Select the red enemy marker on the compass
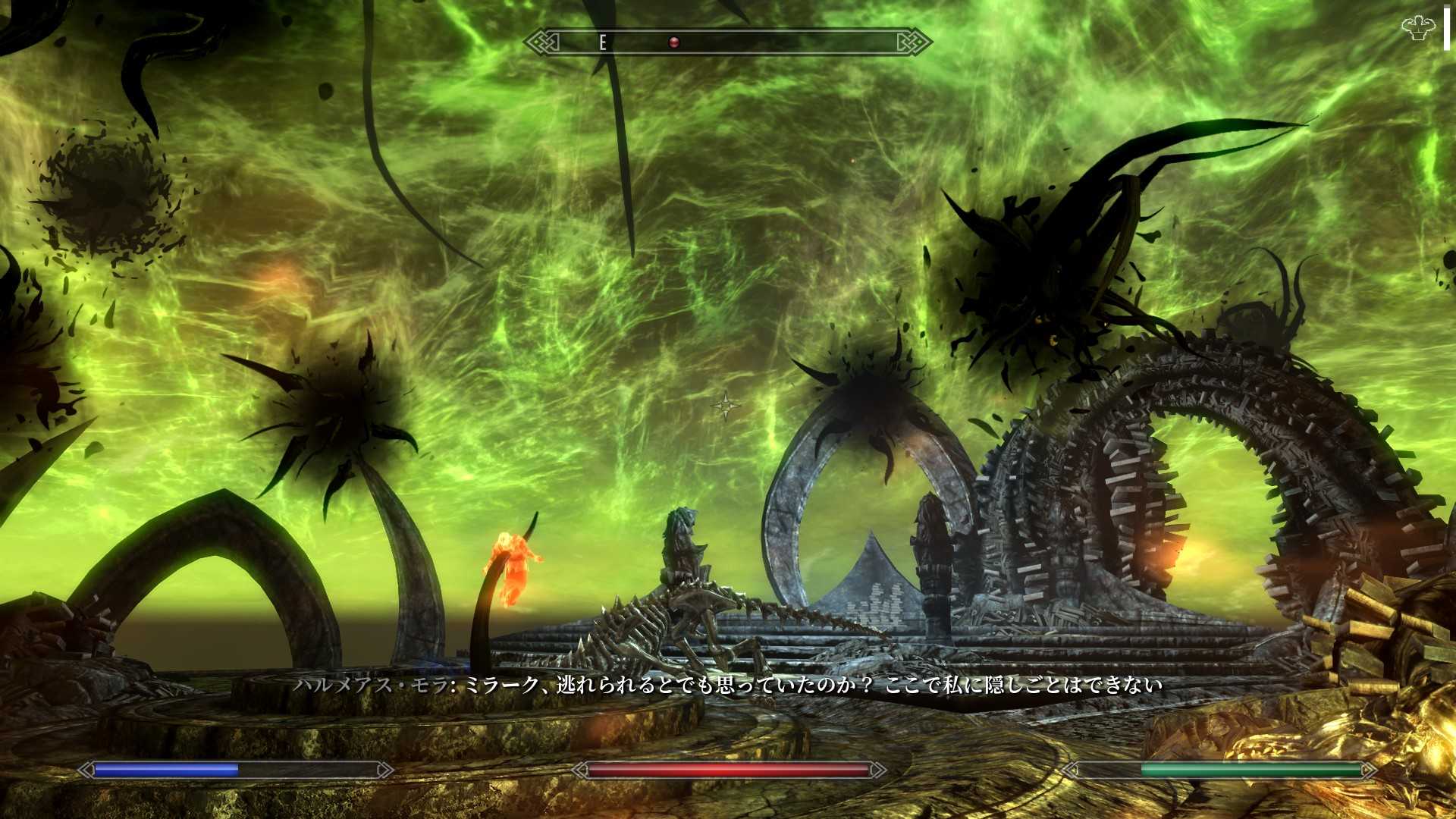This screenshot has height=819, width=1456. pyautogui.click(x=673, y=42)
